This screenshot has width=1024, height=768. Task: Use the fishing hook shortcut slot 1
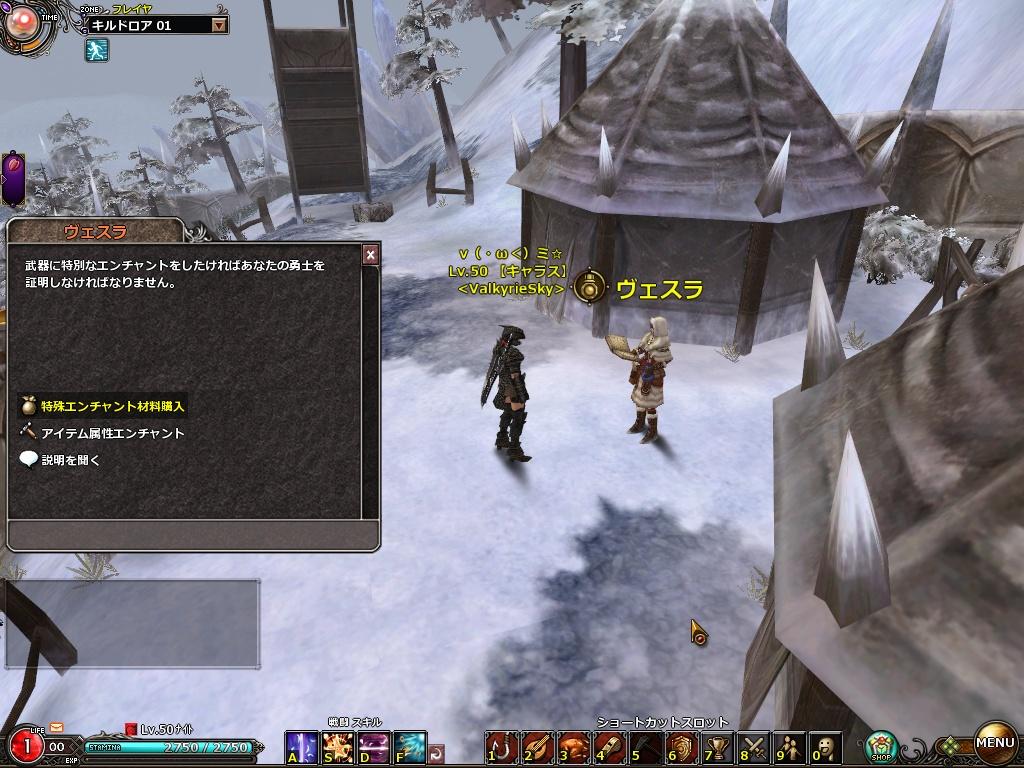click(502, 747)
